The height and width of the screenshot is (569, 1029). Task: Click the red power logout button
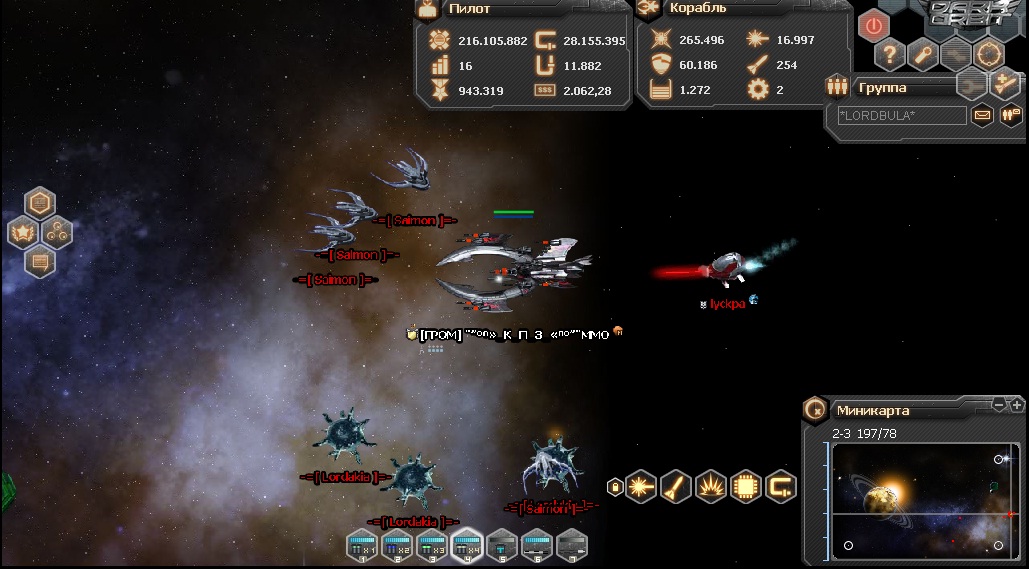click(874, 25)
